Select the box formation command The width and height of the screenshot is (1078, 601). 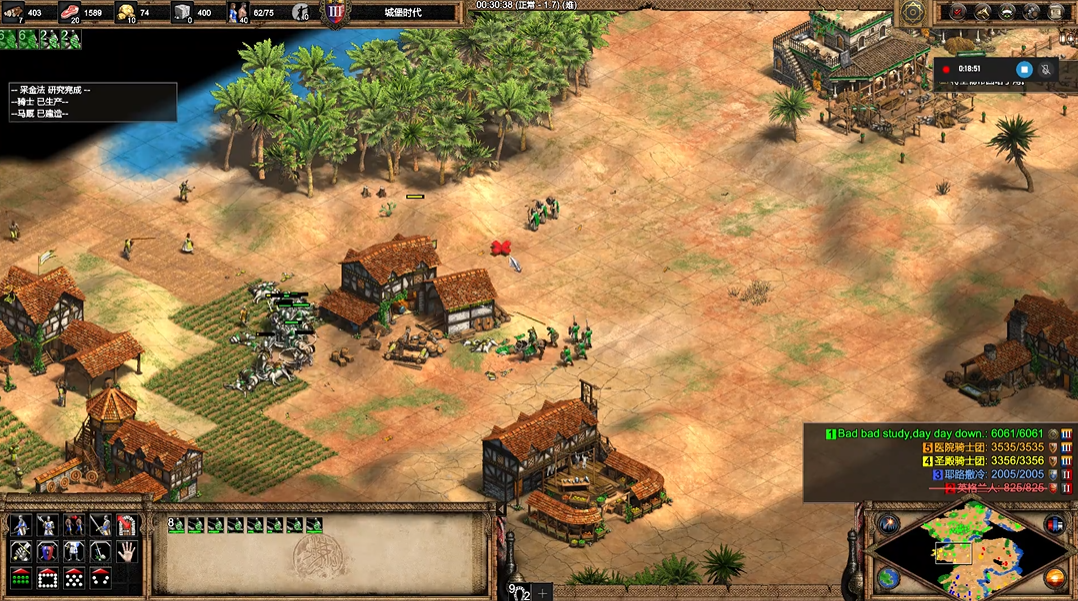[47, 578]
